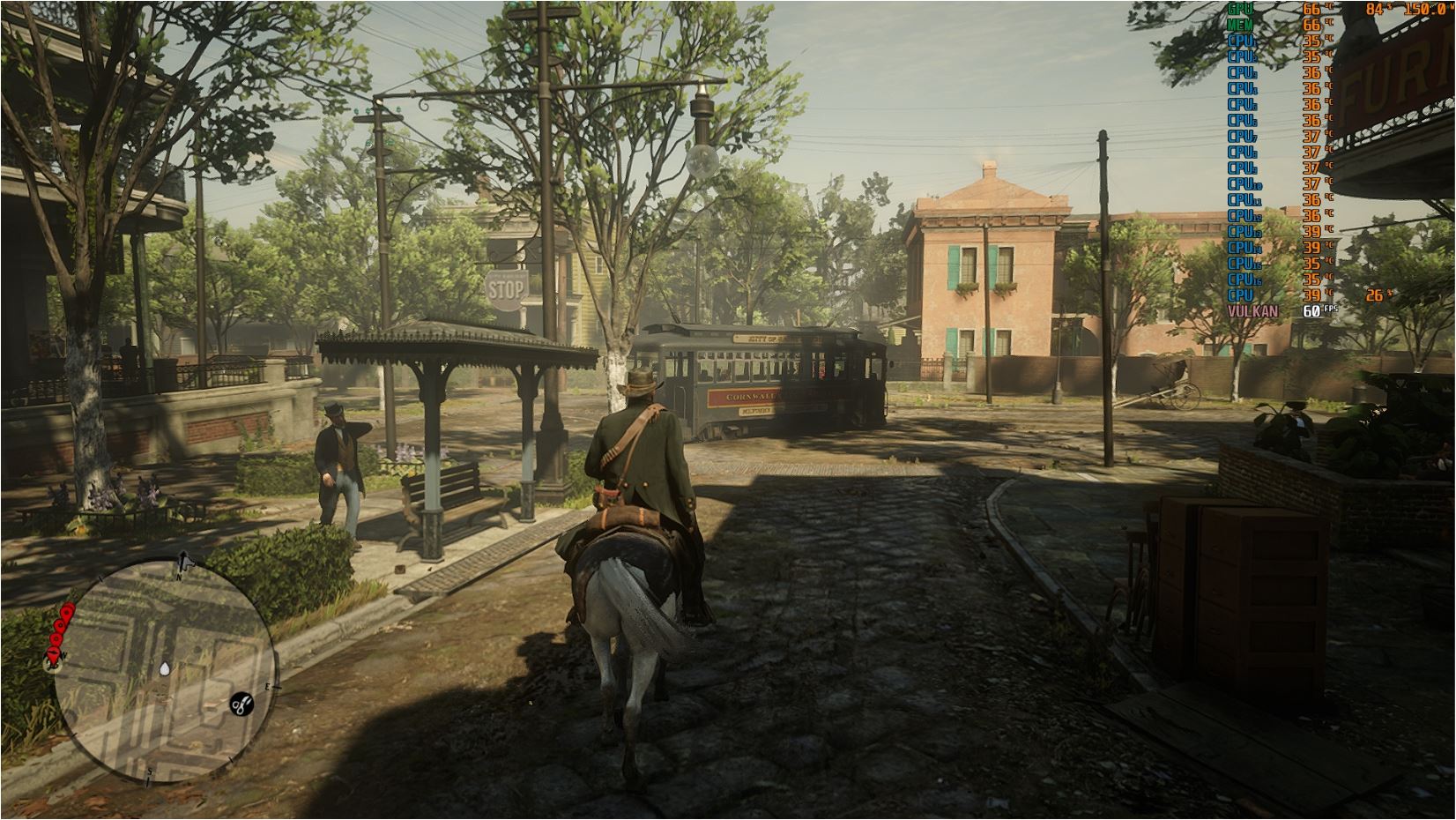Viewport: 1456px width, 820px height.
Task: Select the white player marker on the minimap
Action: click(x=167, y=670)
